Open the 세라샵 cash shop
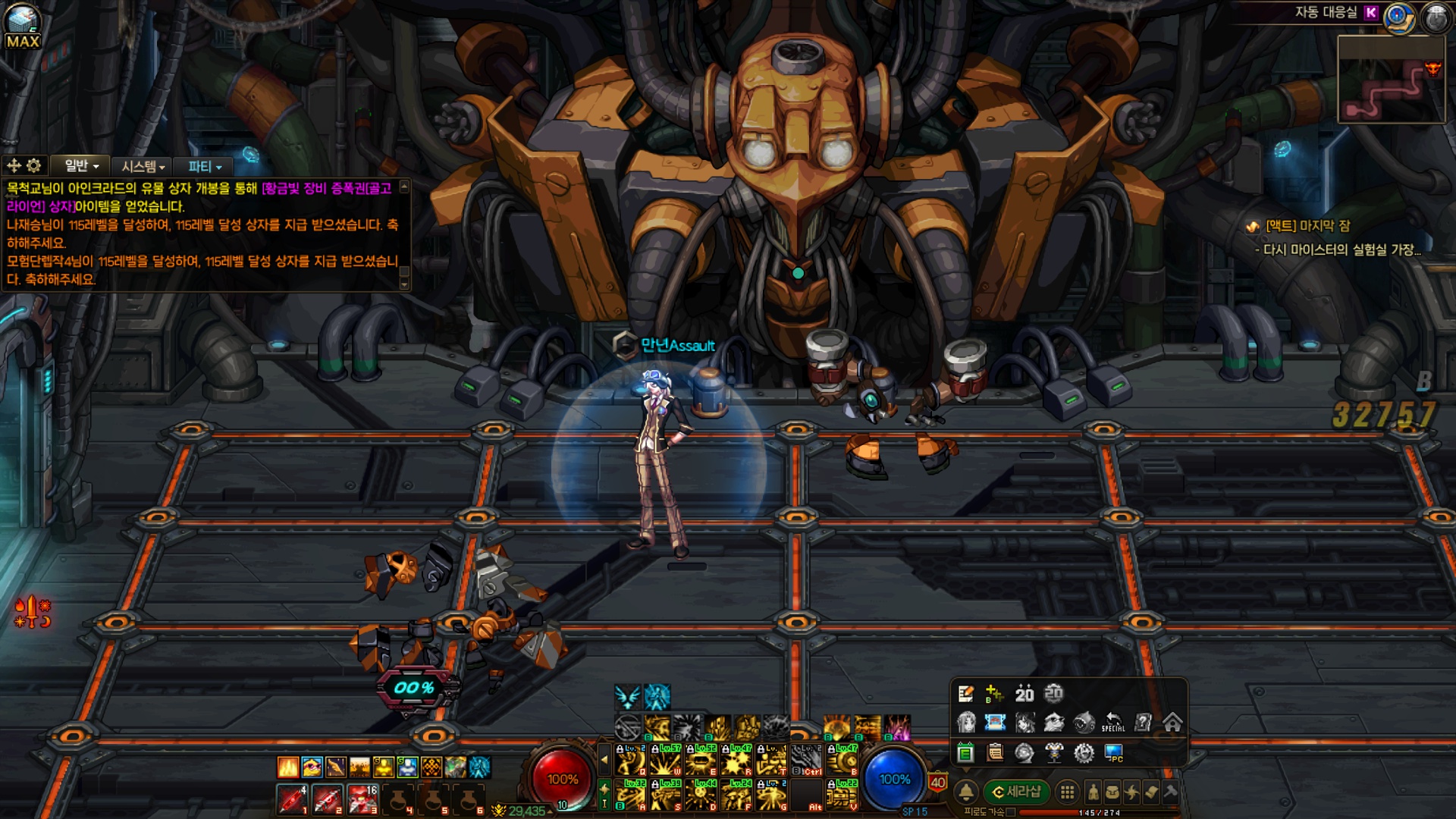The height and width of the screenshot is (819, 1456). (1016, 792)
